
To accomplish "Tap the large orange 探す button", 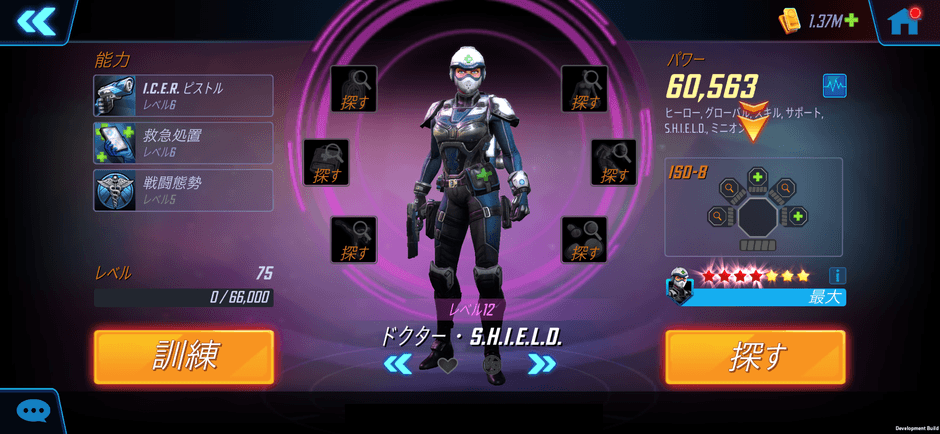I will [755, 356].
